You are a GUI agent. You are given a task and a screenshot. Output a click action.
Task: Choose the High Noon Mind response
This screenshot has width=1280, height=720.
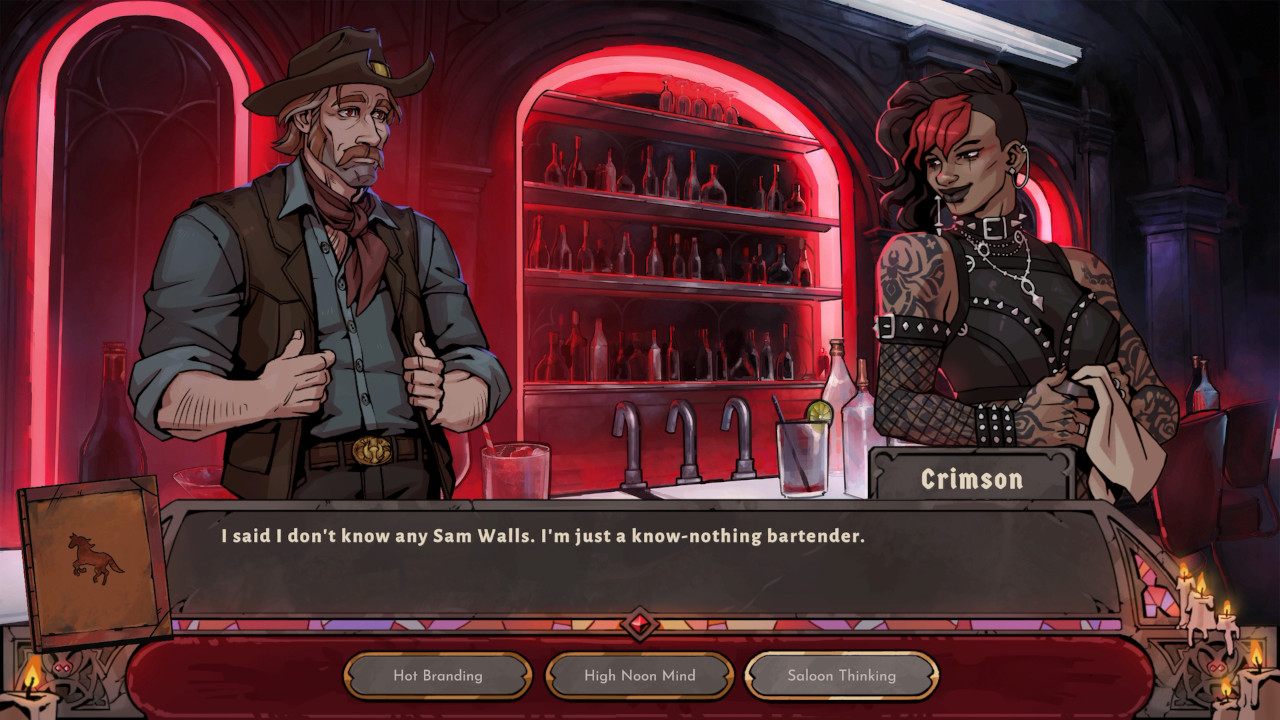(637, 675)
